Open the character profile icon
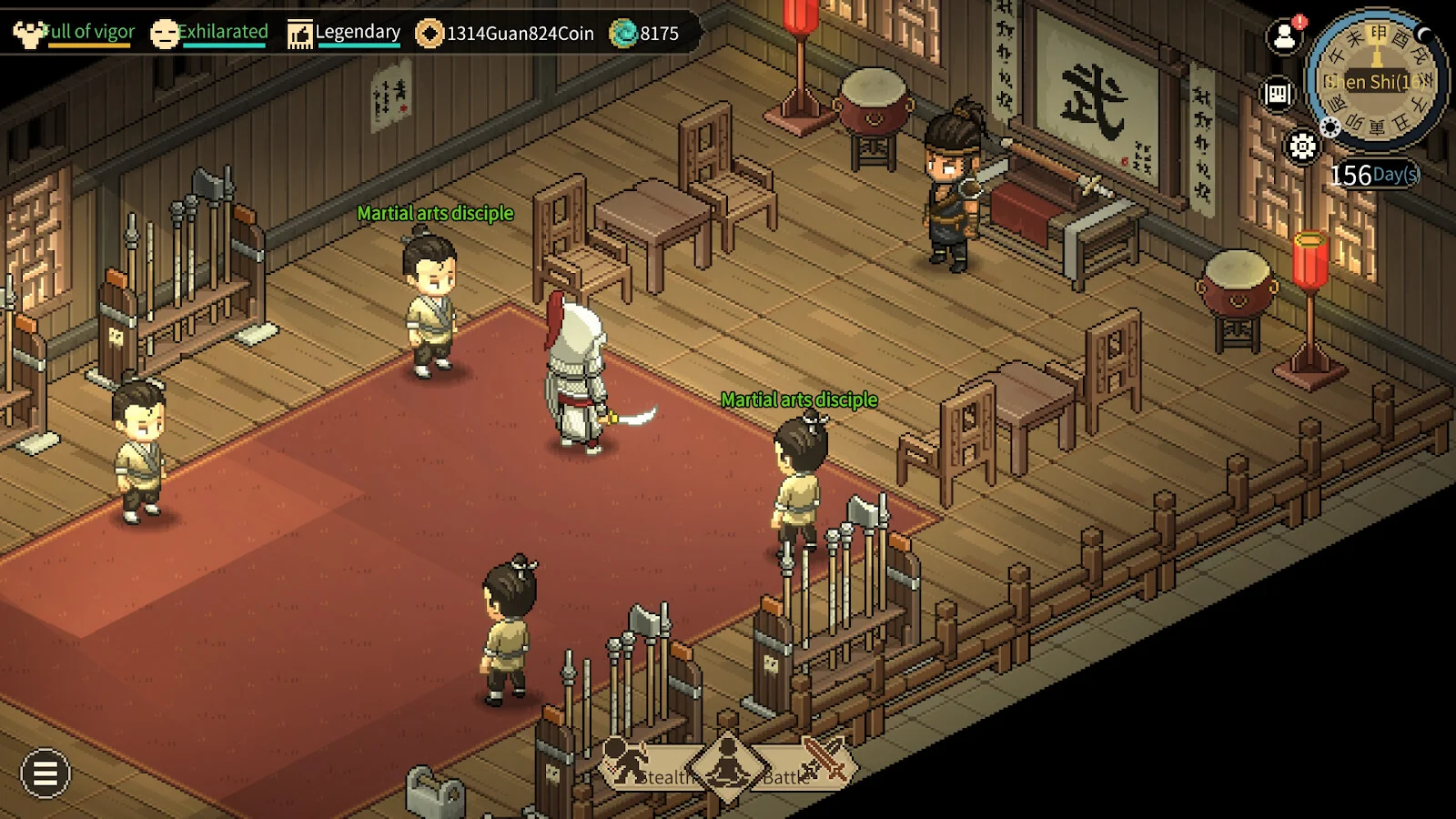1456x819 pixels. click(1285, 37)
